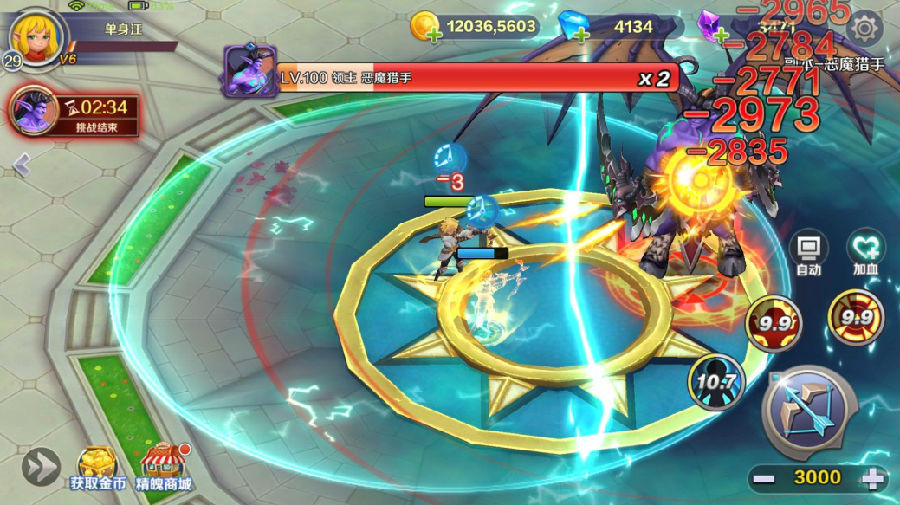Activate the red skill beside the heal skill
Viewport: 900px width, 505px height.
(773, 322)
